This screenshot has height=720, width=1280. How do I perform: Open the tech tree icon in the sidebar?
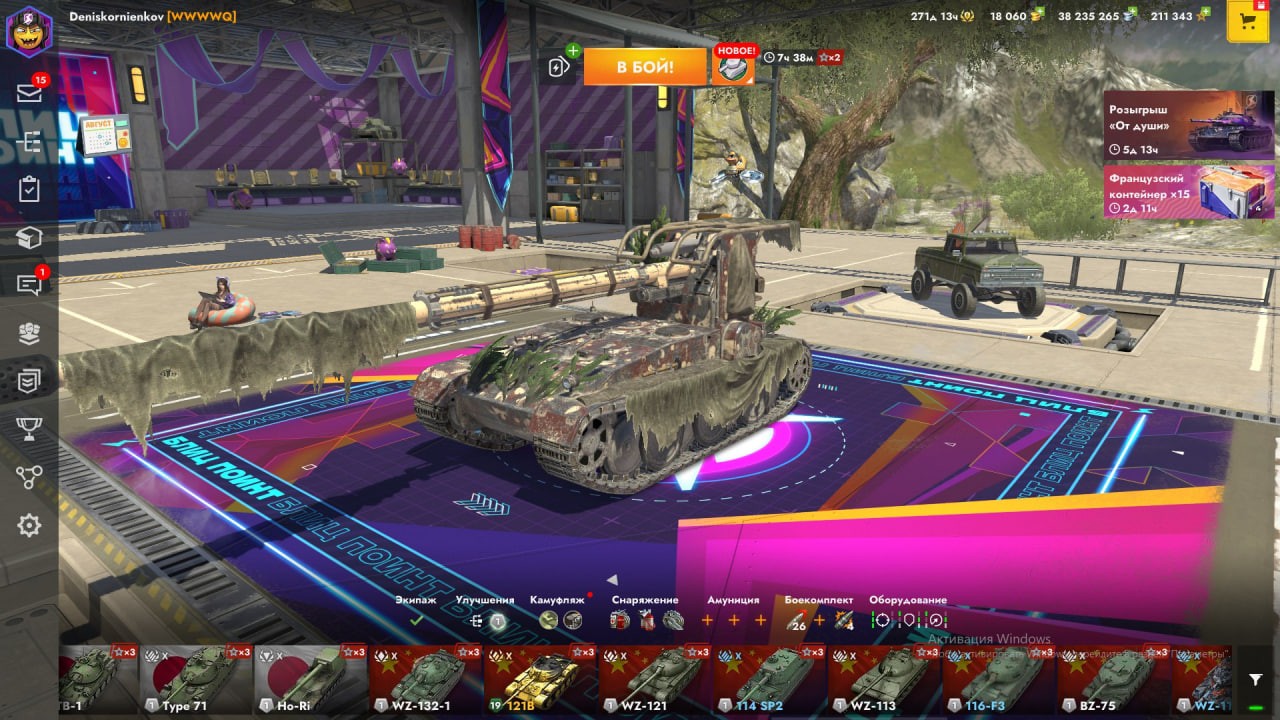pos(29,142)
